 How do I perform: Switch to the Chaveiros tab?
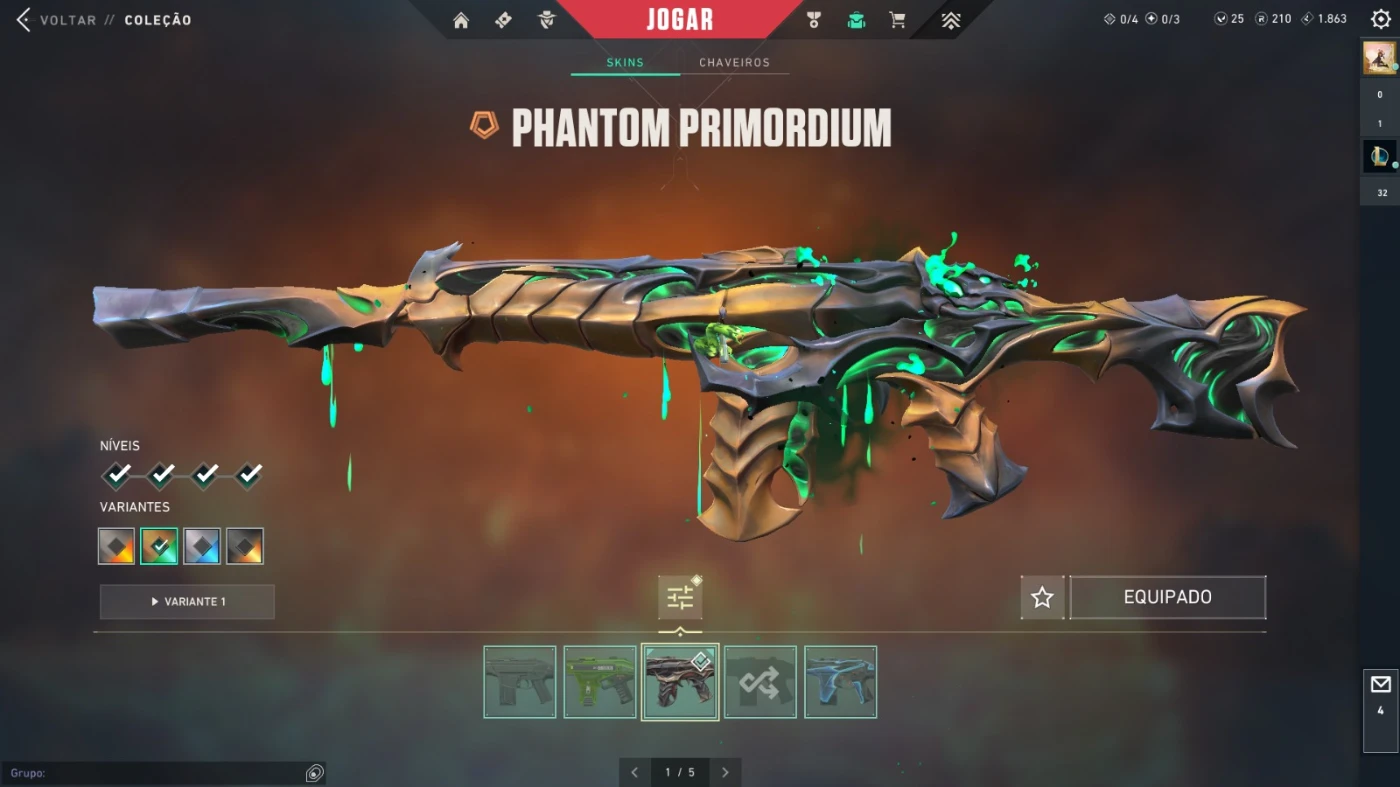[x=734, y=62]
